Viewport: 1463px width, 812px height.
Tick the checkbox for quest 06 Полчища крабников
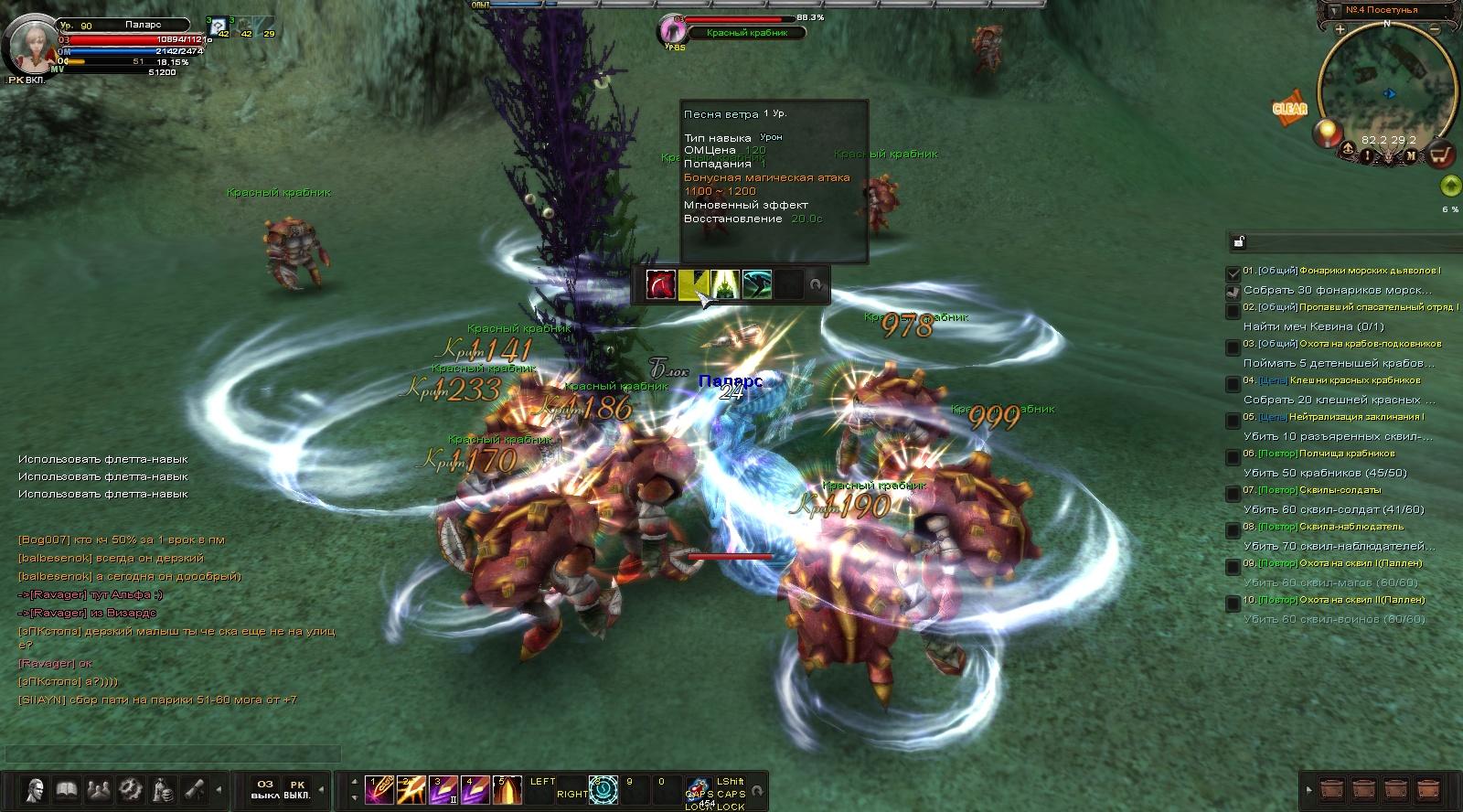1233,454
